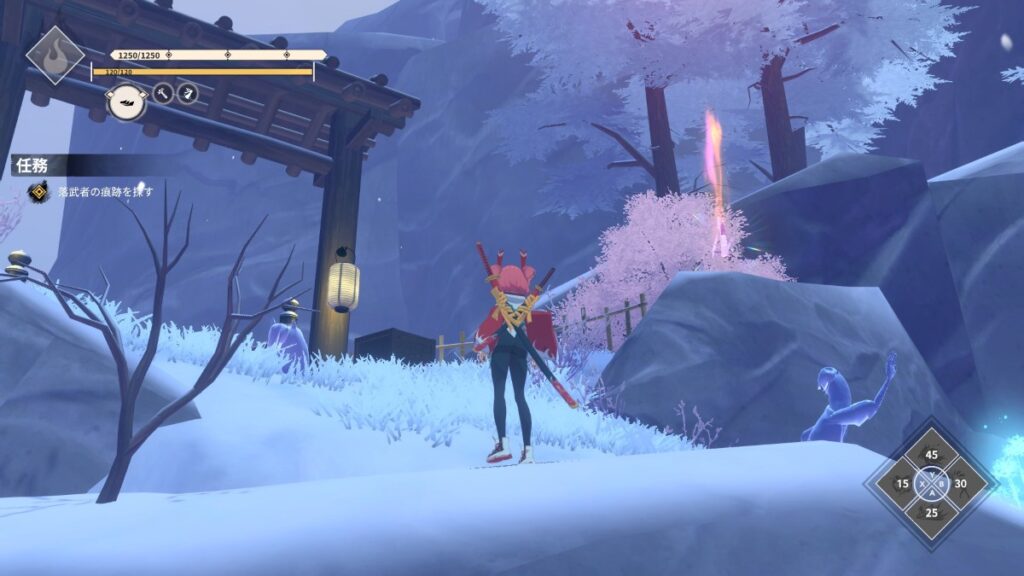
Task: Activate the skill slot showing 15
Action: (902, 484)
